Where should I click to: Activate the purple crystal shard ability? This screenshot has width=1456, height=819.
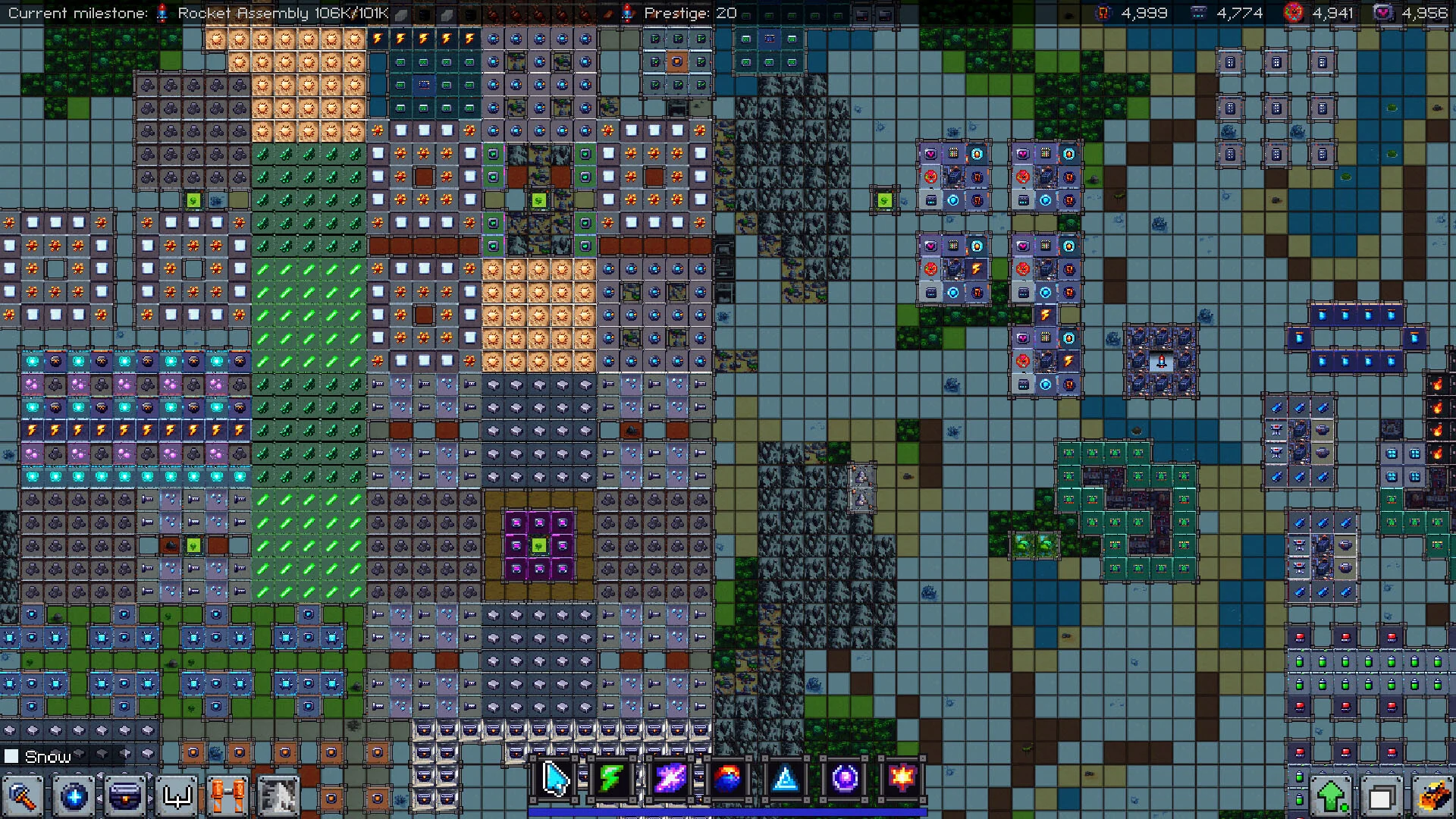(x=670, y=779)
